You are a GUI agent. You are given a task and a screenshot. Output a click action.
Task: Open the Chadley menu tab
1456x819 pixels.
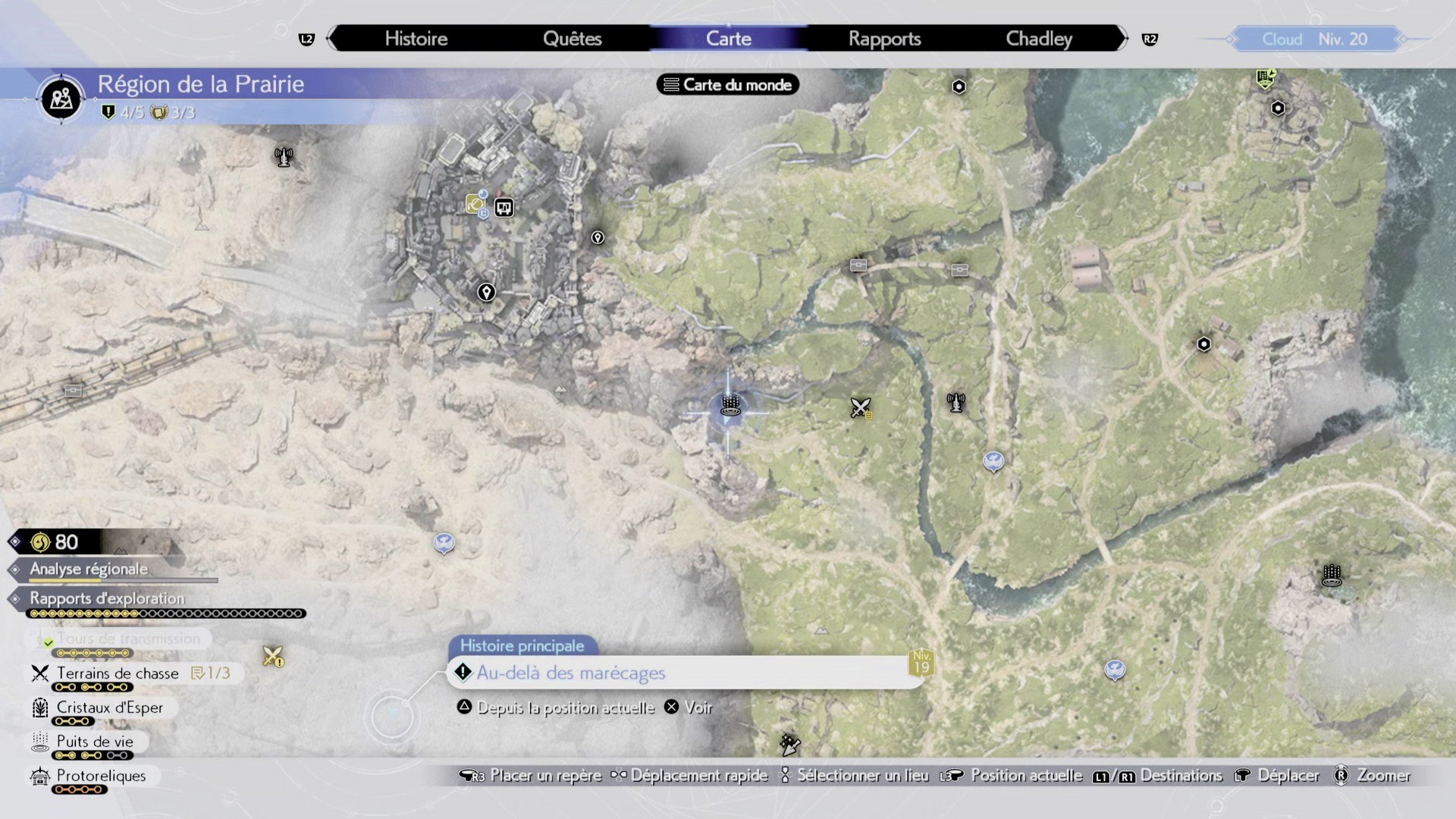point(1038,38)
